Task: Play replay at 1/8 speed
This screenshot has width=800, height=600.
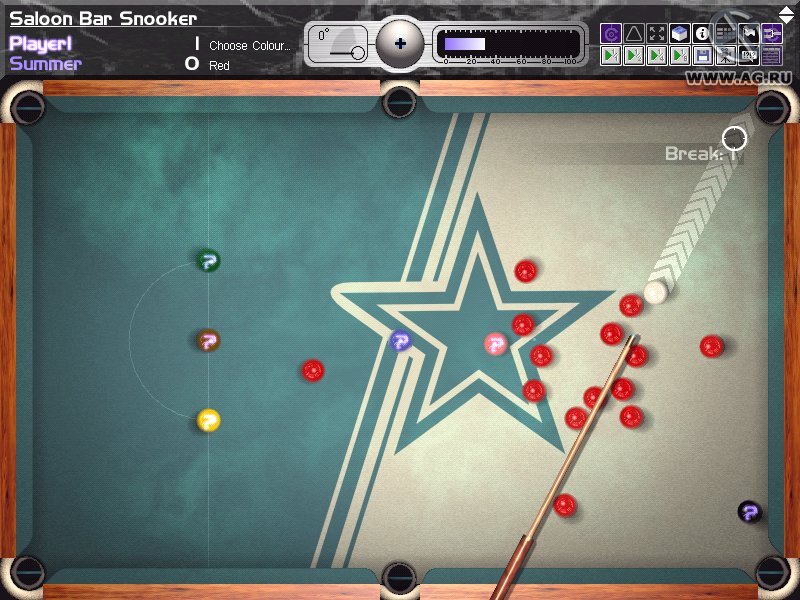Action: [x=679, y=56]
